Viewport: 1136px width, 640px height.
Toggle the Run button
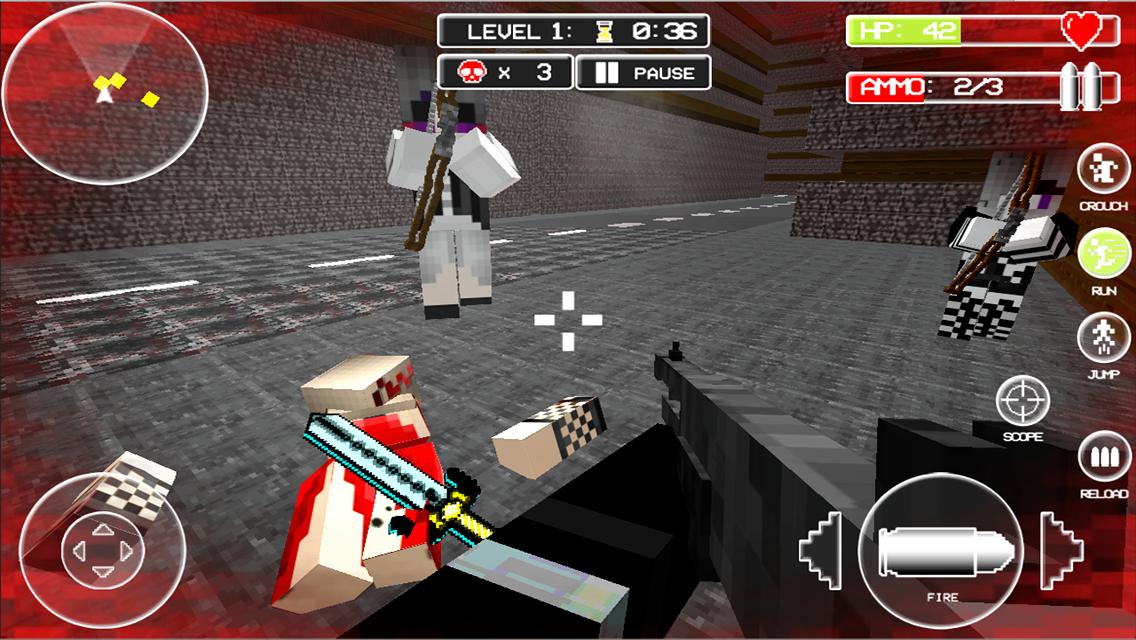click(x=1104, y=256)
